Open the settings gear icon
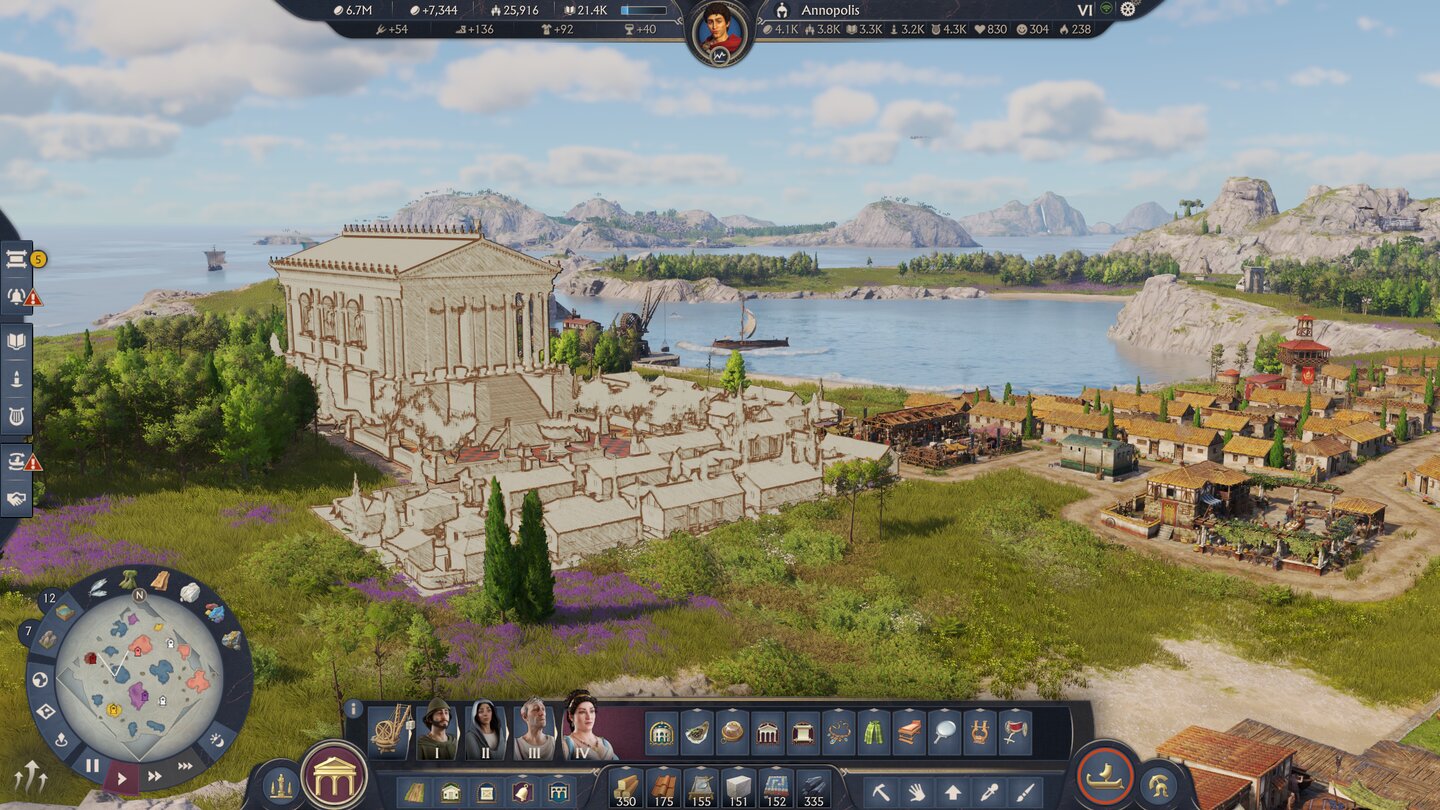 (x=1129, y=9)
